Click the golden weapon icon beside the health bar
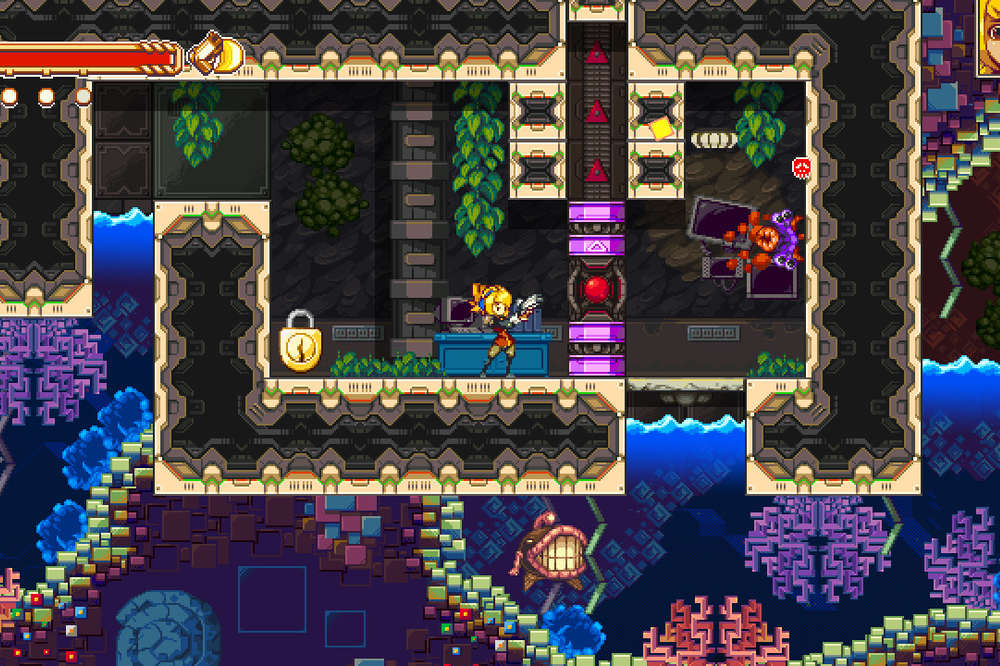Image resolution: width=1000 pixels, height=666 pixels. [217, 53]
